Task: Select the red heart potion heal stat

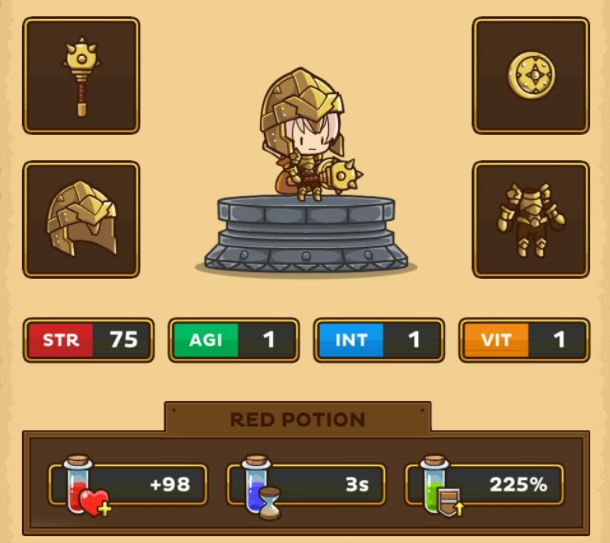Action: click(129, 485)
